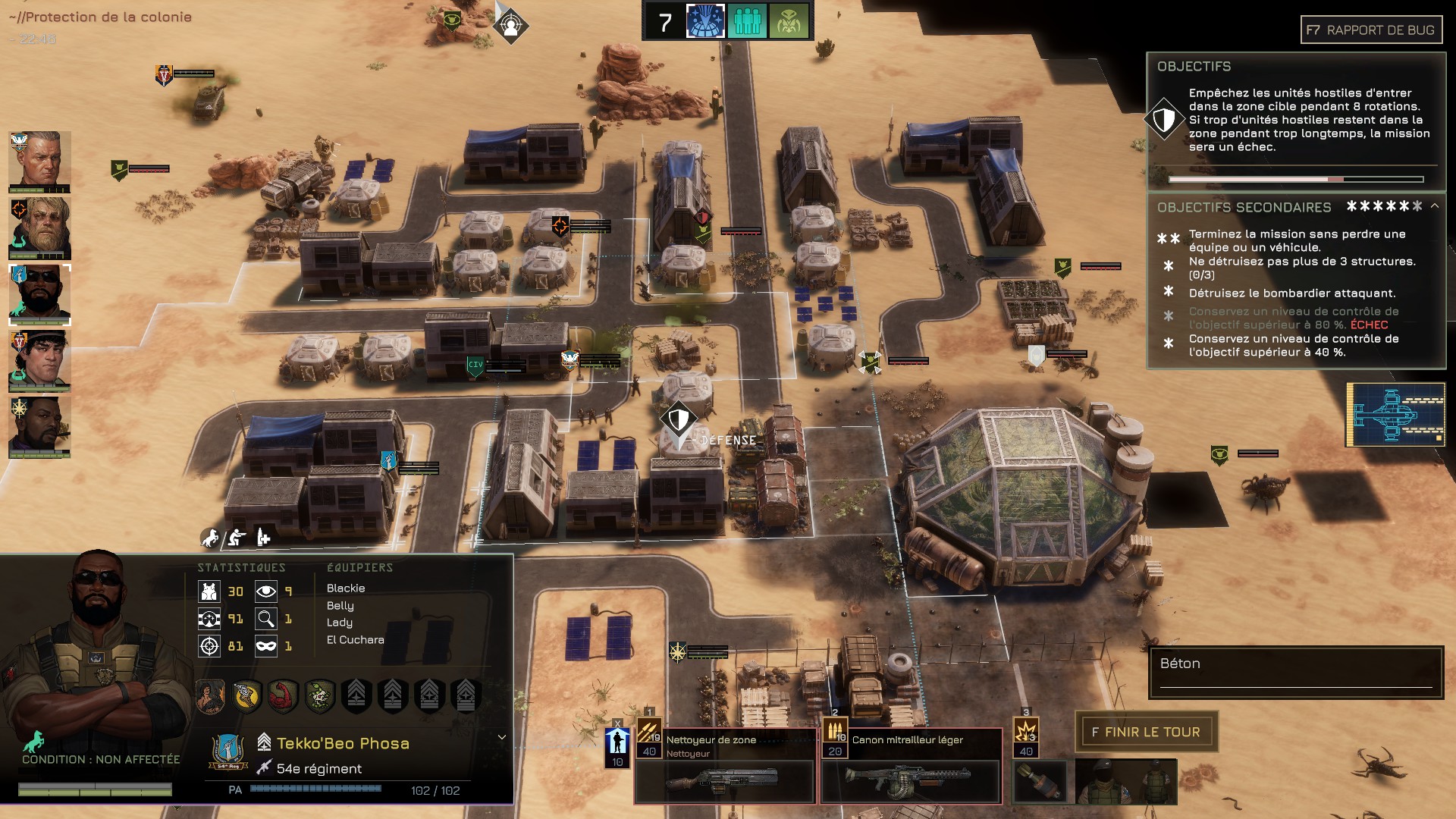Choose the grenade ability slot
Image resolution: width=1456 pixels, height=819 pixels.
1040,779
